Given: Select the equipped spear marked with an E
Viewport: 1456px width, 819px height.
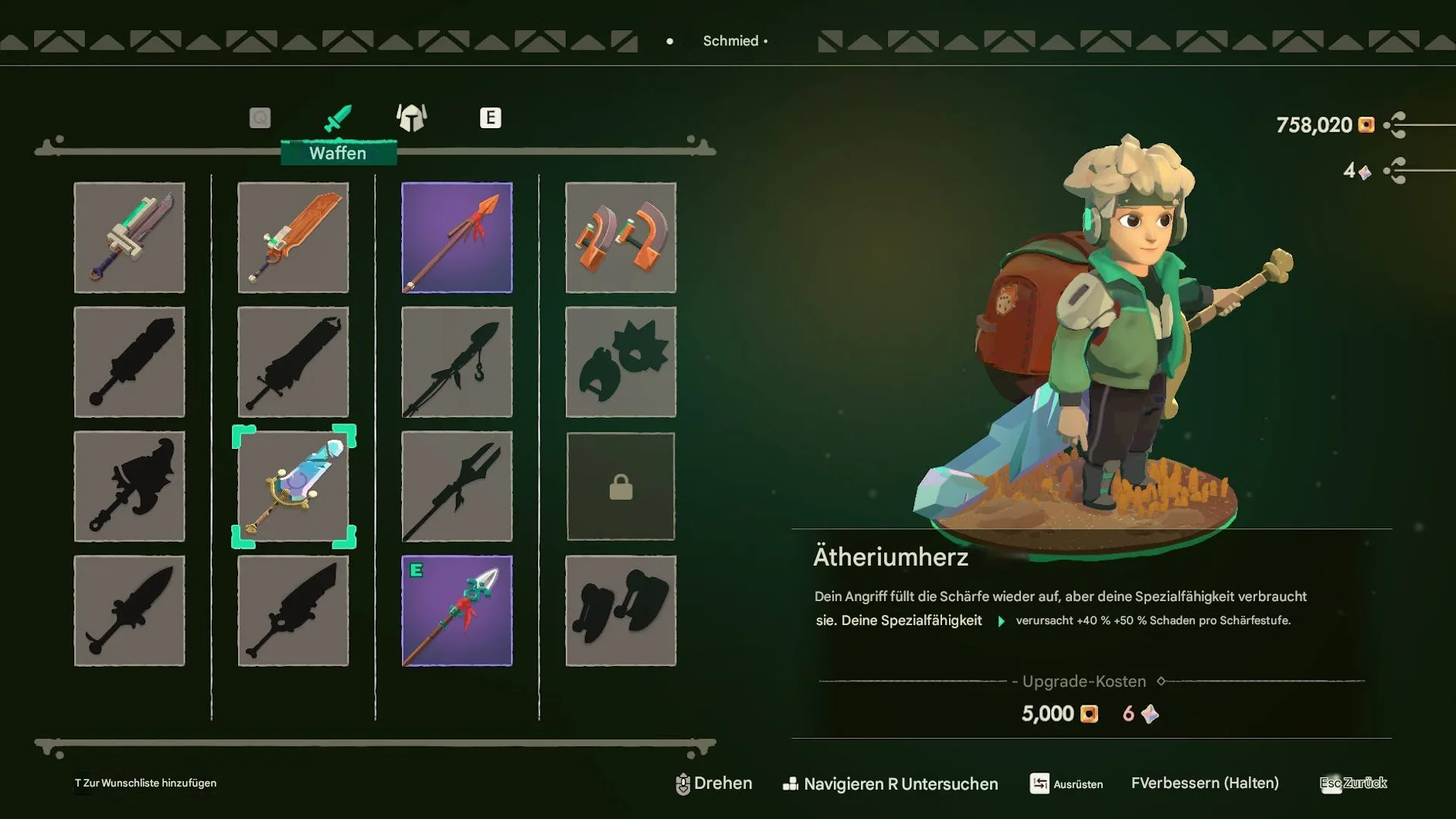Looking at the screenshot, I should pyautogui.click(x=457, y=610).
